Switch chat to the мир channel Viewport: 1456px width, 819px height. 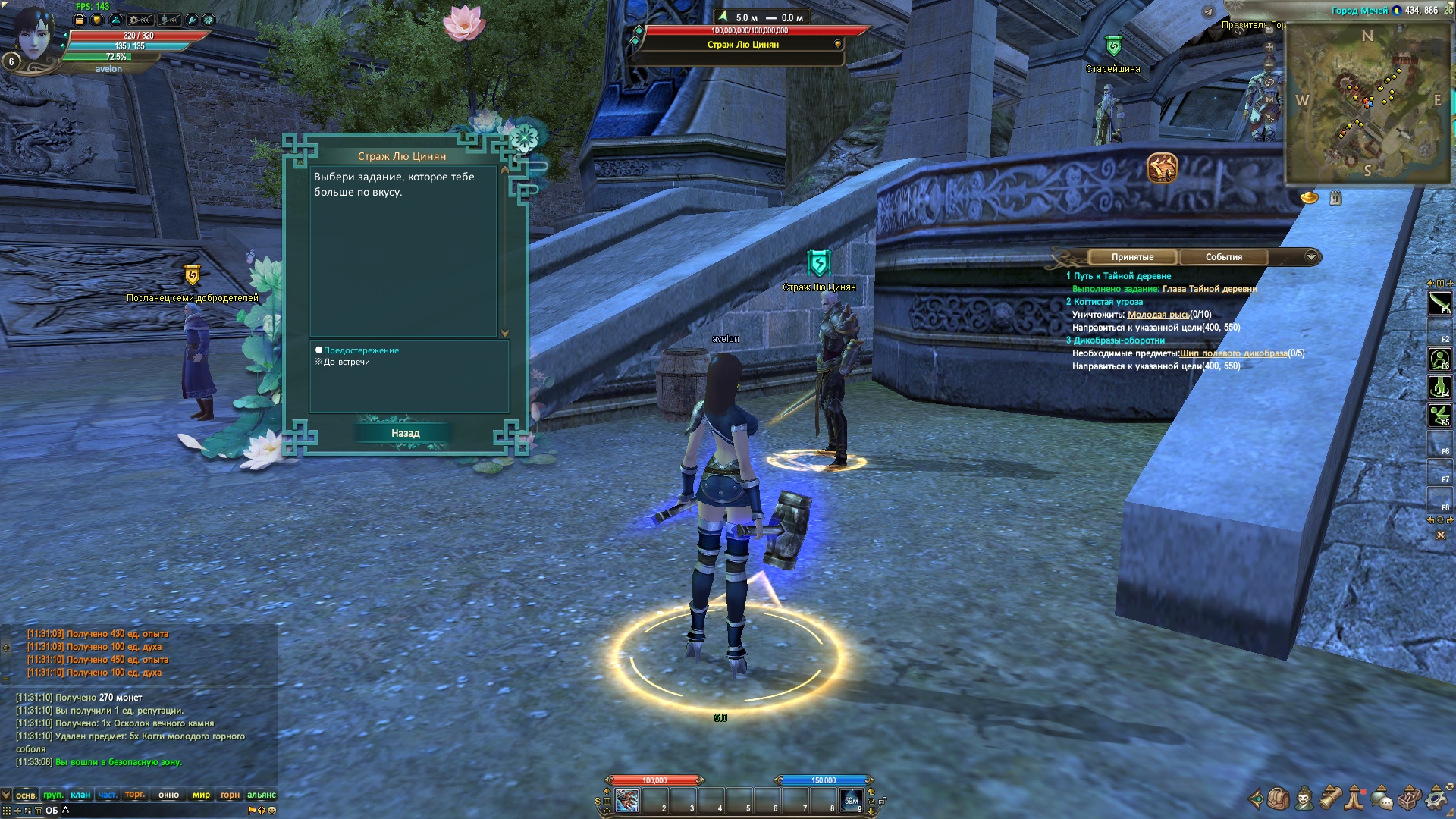click(x=201, y=795)
